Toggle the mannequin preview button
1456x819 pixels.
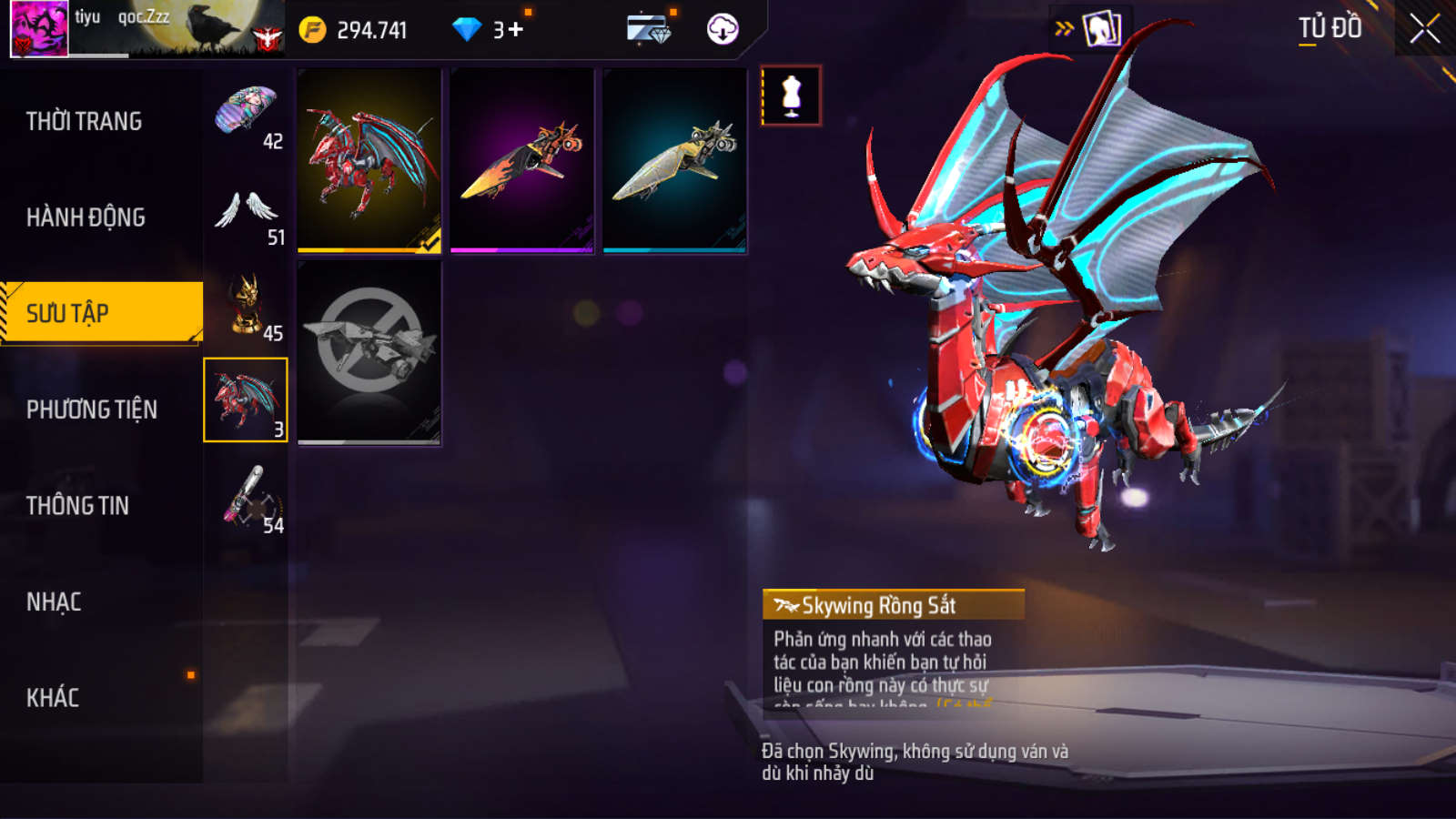792,96
